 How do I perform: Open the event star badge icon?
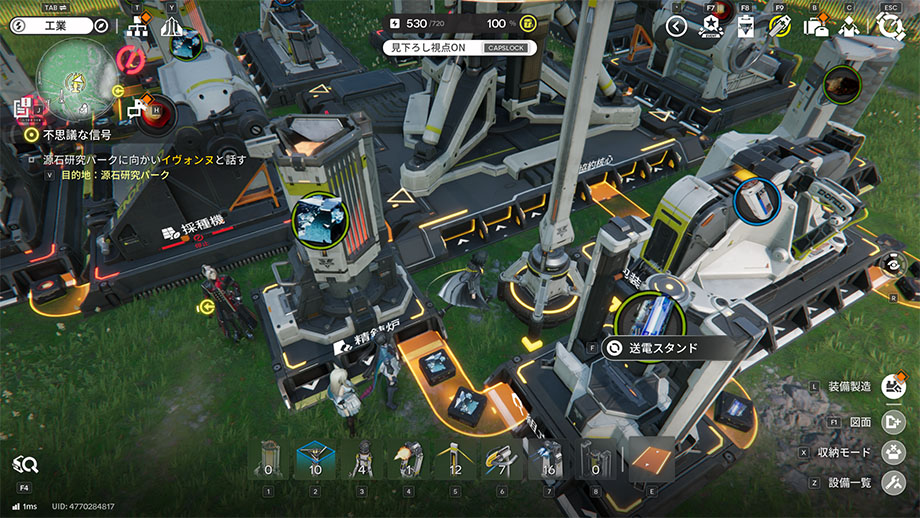[713, 26]
